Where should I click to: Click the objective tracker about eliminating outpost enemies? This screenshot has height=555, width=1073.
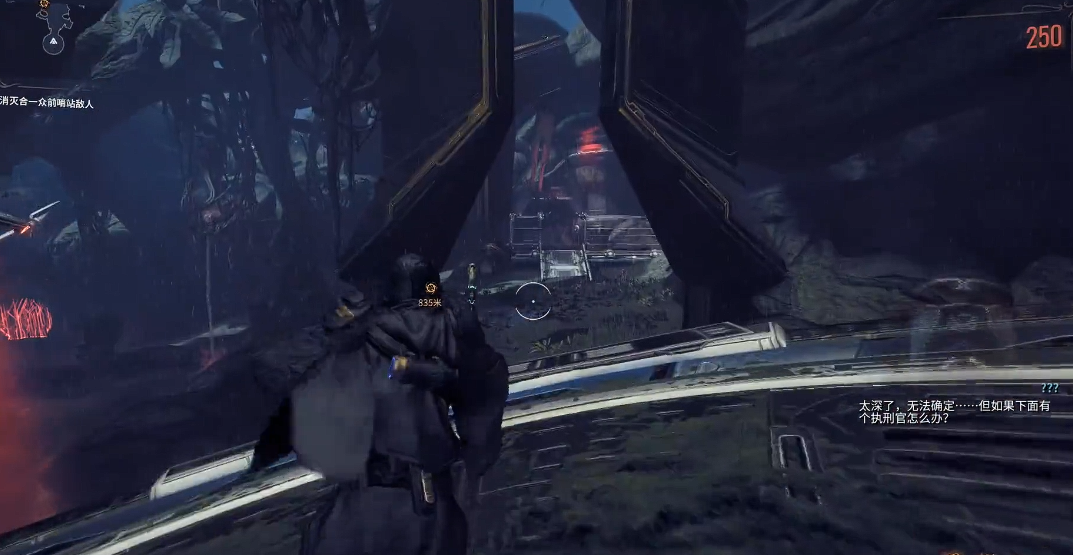pos(47,102)
